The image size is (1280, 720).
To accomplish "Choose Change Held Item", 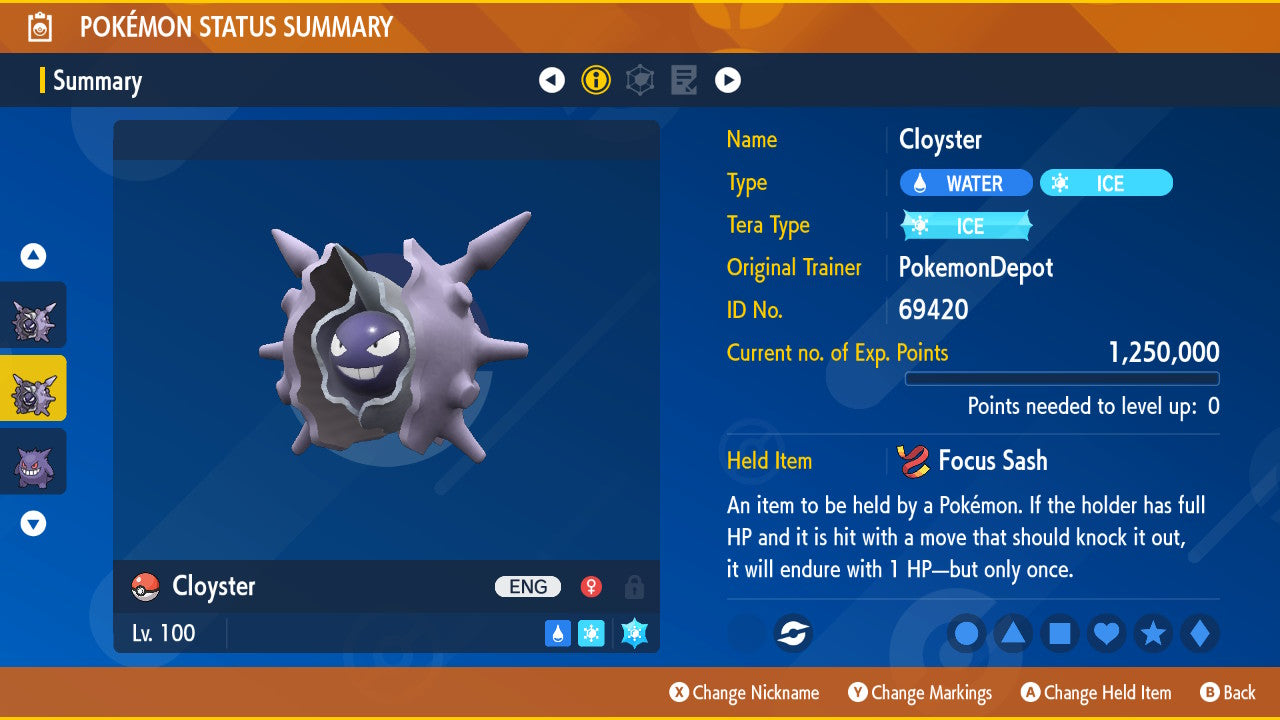I will coord(1096,693).
